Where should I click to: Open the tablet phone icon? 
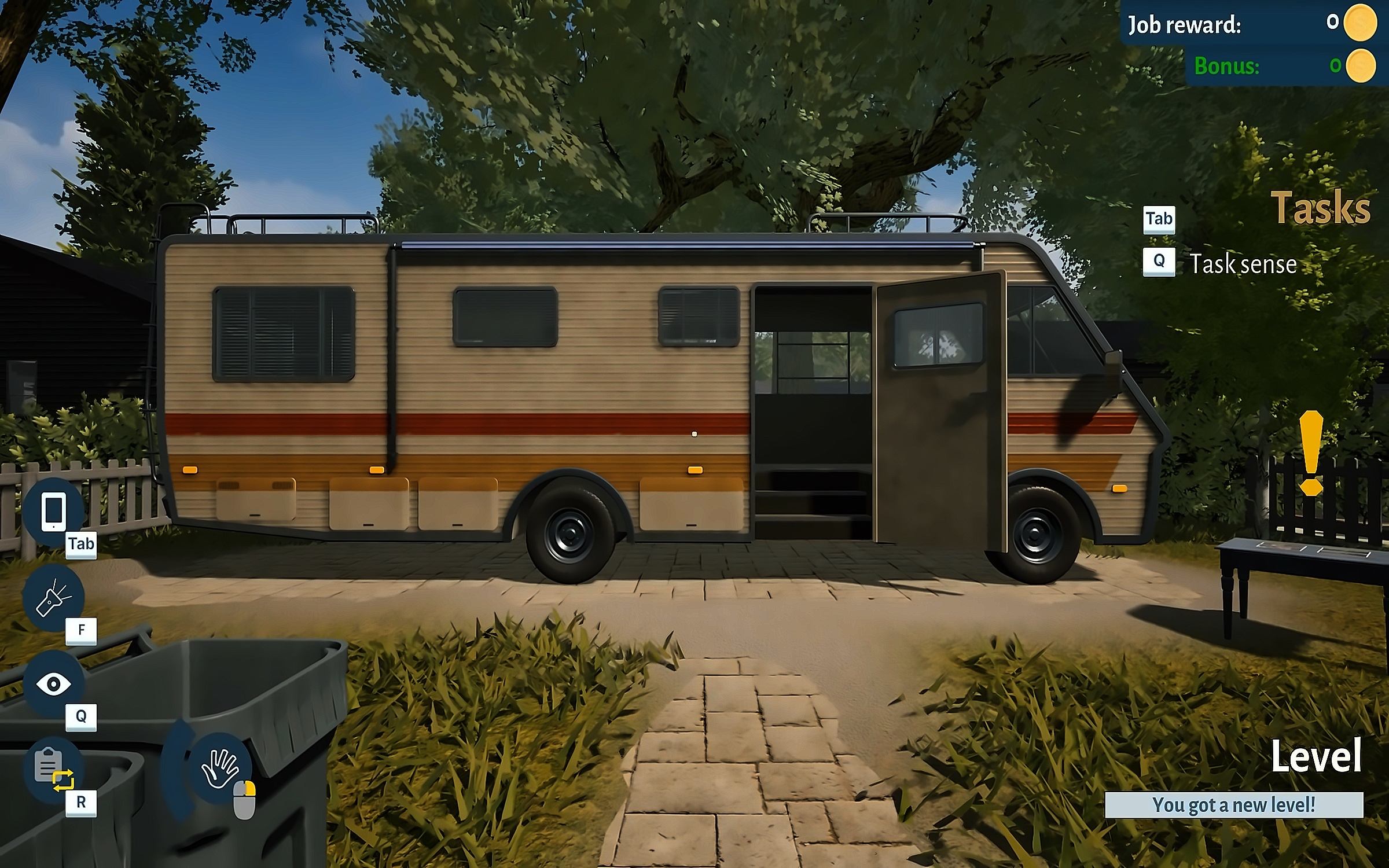click(53, 510)
